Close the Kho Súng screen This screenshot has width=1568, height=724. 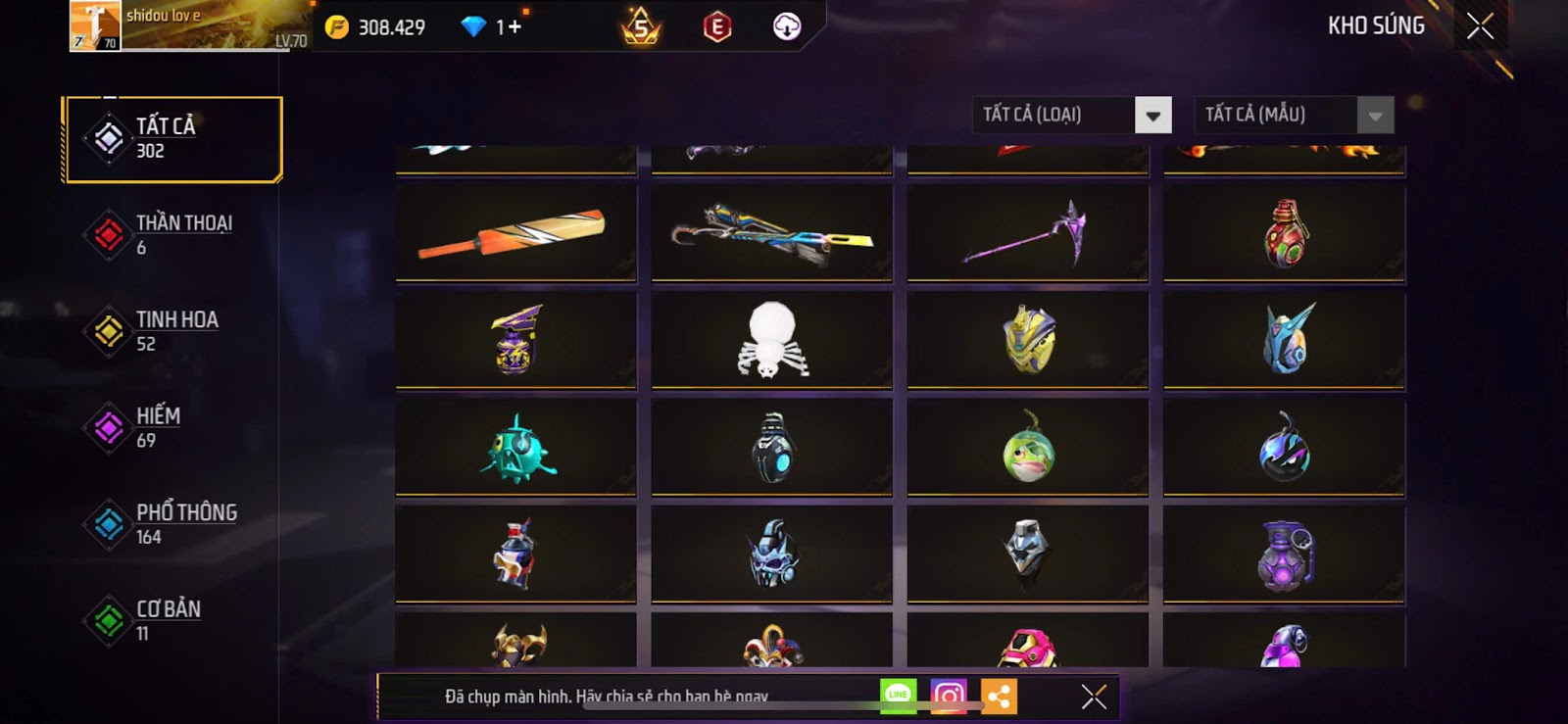(x=1480, y=25)
